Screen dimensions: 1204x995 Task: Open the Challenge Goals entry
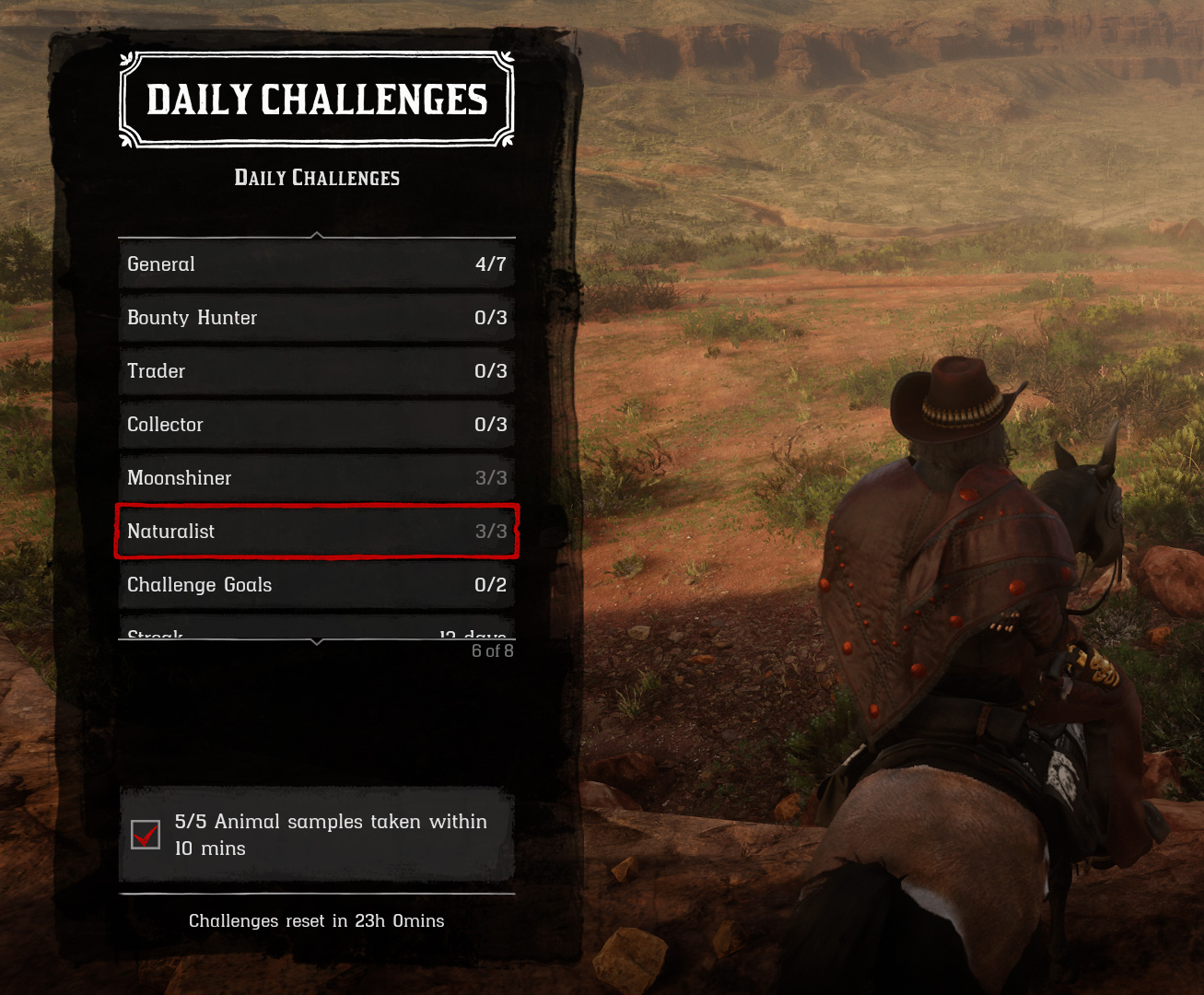[x=316, y=585]
